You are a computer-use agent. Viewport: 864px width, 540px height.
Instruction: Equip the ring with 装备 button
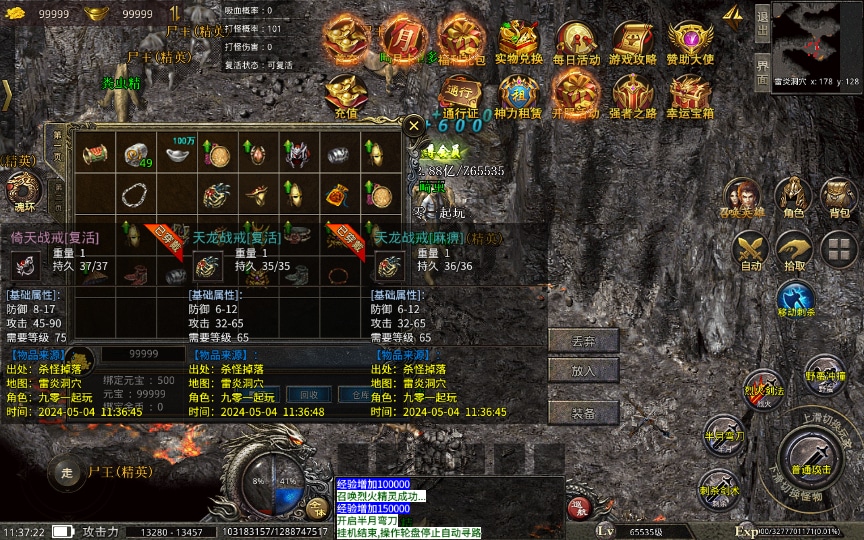[x=583, y=413]
